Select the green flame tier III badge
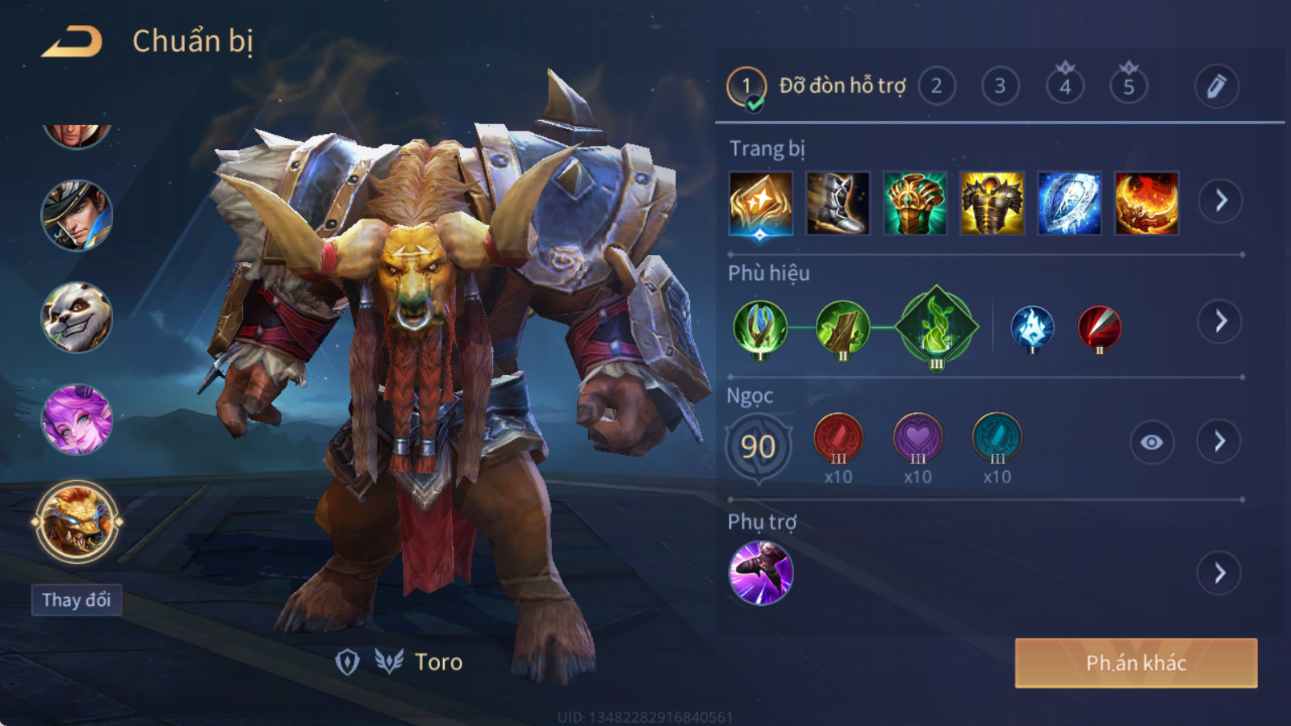 pos(936,326)
